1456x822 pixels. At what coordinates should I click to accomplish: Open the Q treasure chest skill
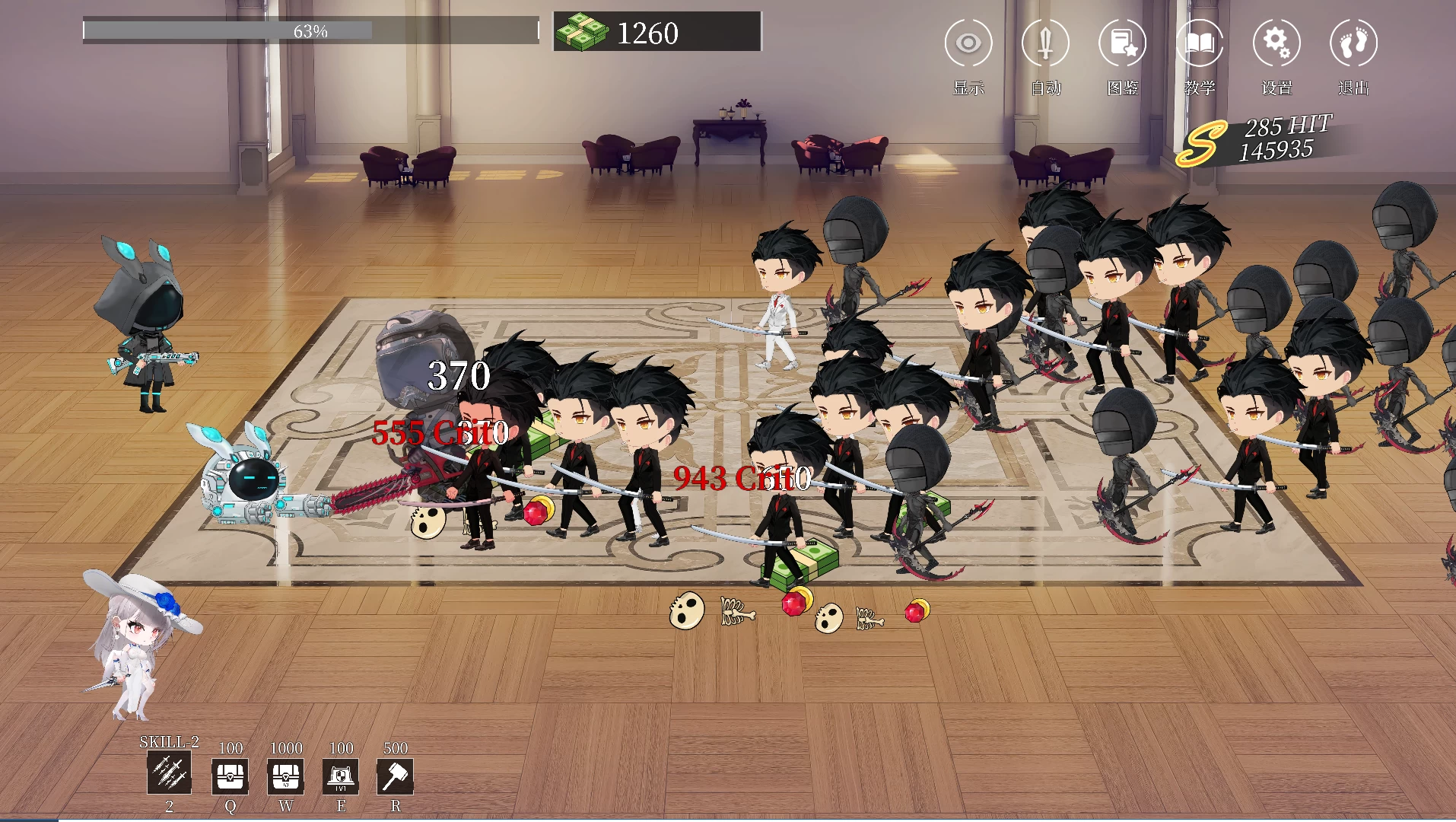point(229,777)
